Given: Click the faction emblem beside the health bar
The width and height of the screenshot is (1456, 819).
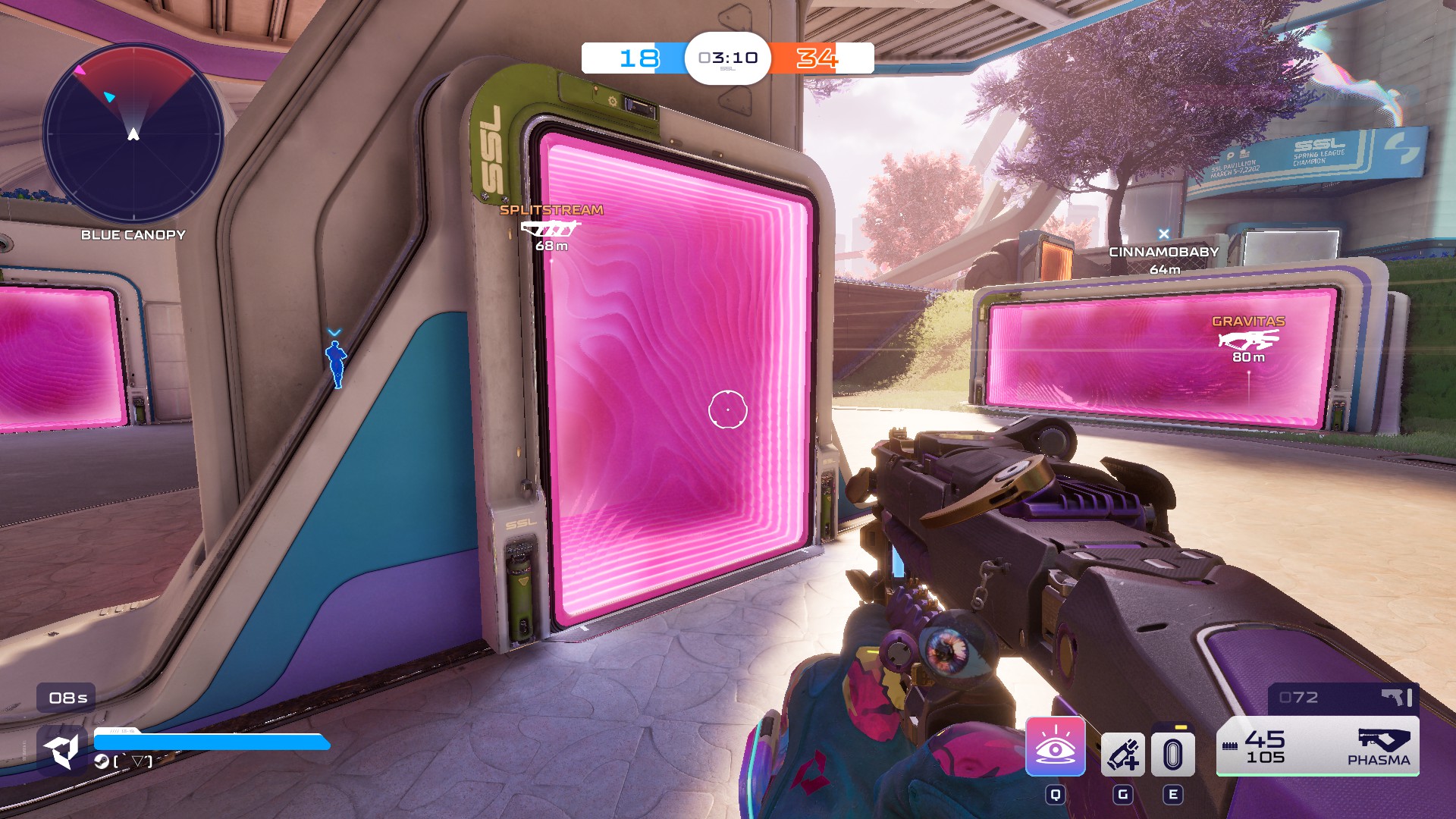Looking at the screenshot, I should pyautogui.click(x=62, y=751).
